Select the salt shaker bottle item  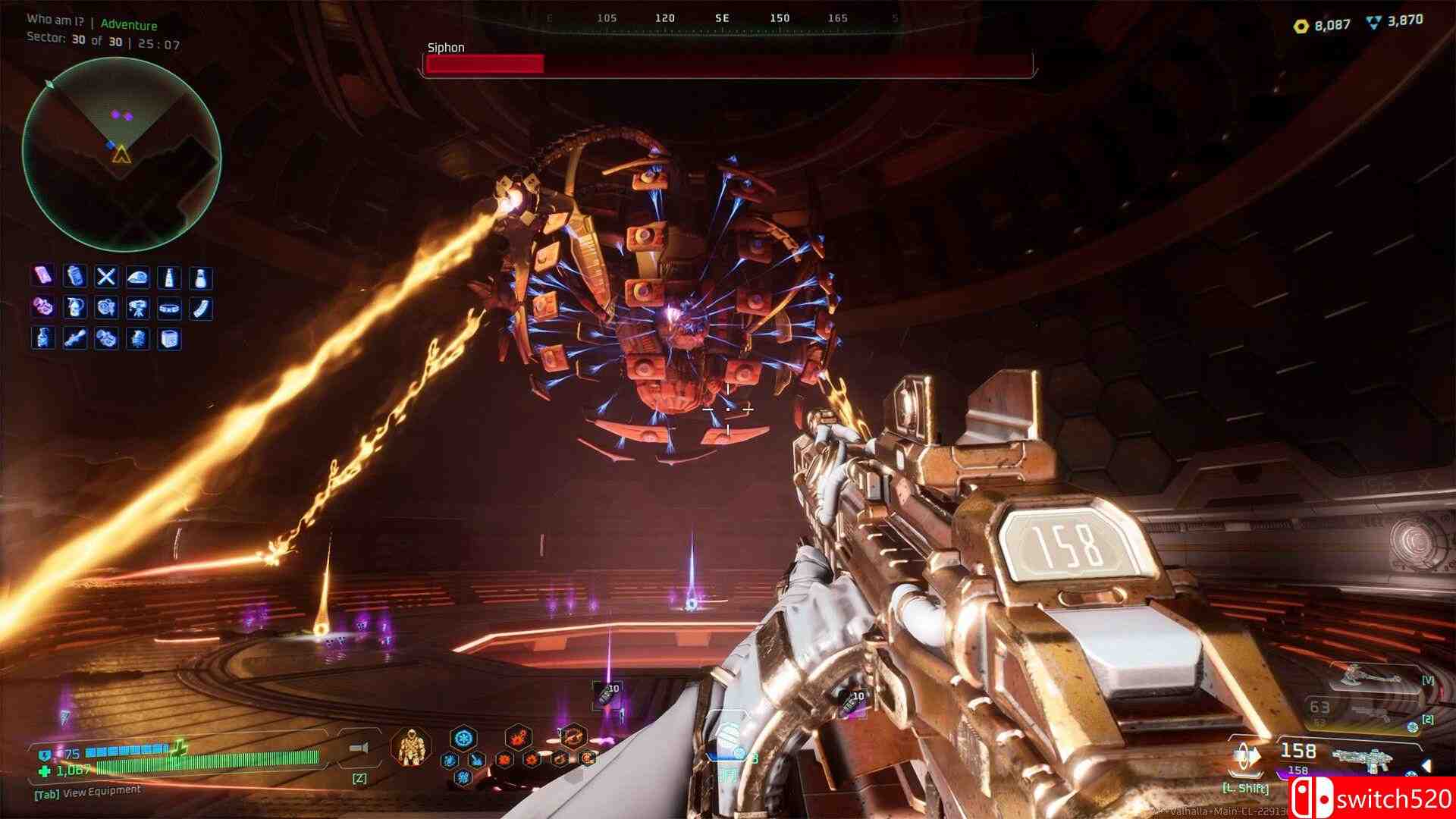(200, 277)
